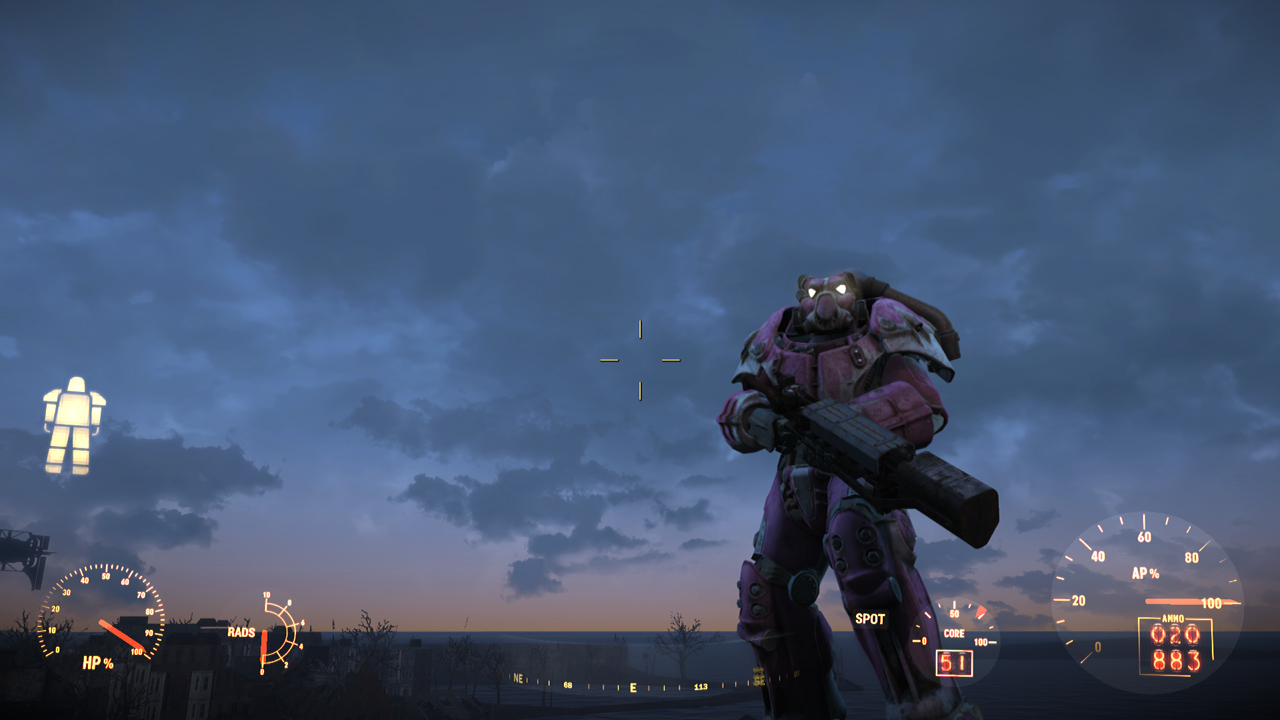The image size is (1280, 720).
Task: Click the compass strip showing E
Action: point(632,687)
